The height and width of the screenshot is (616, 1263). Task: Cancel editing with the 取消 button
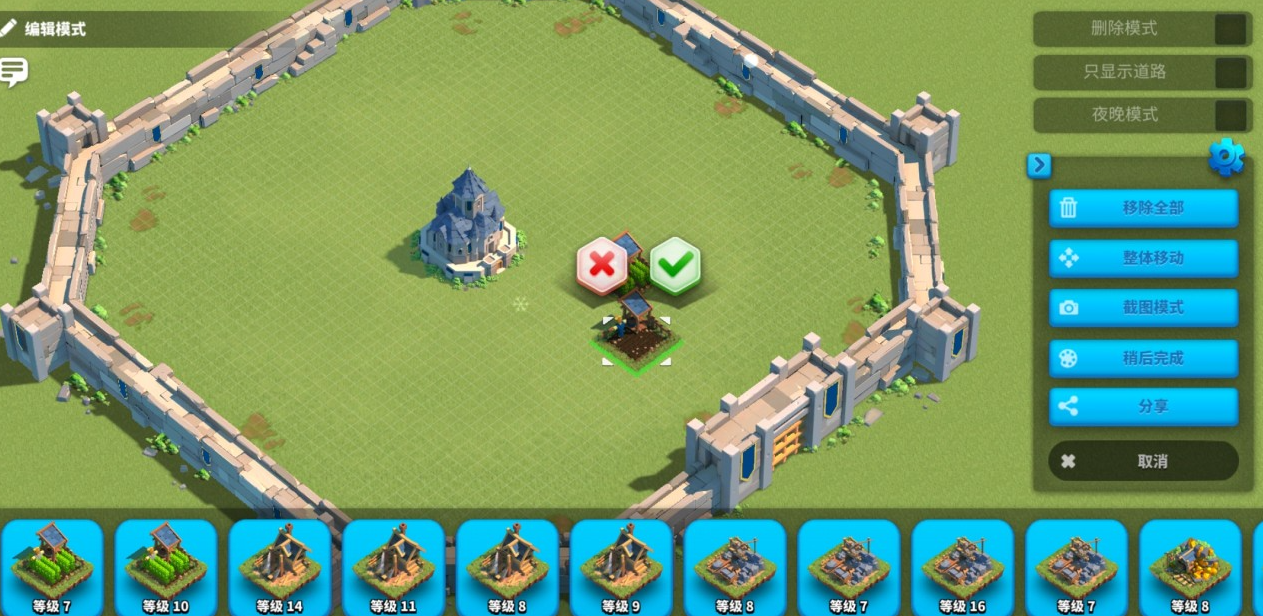pos(1143,461)
